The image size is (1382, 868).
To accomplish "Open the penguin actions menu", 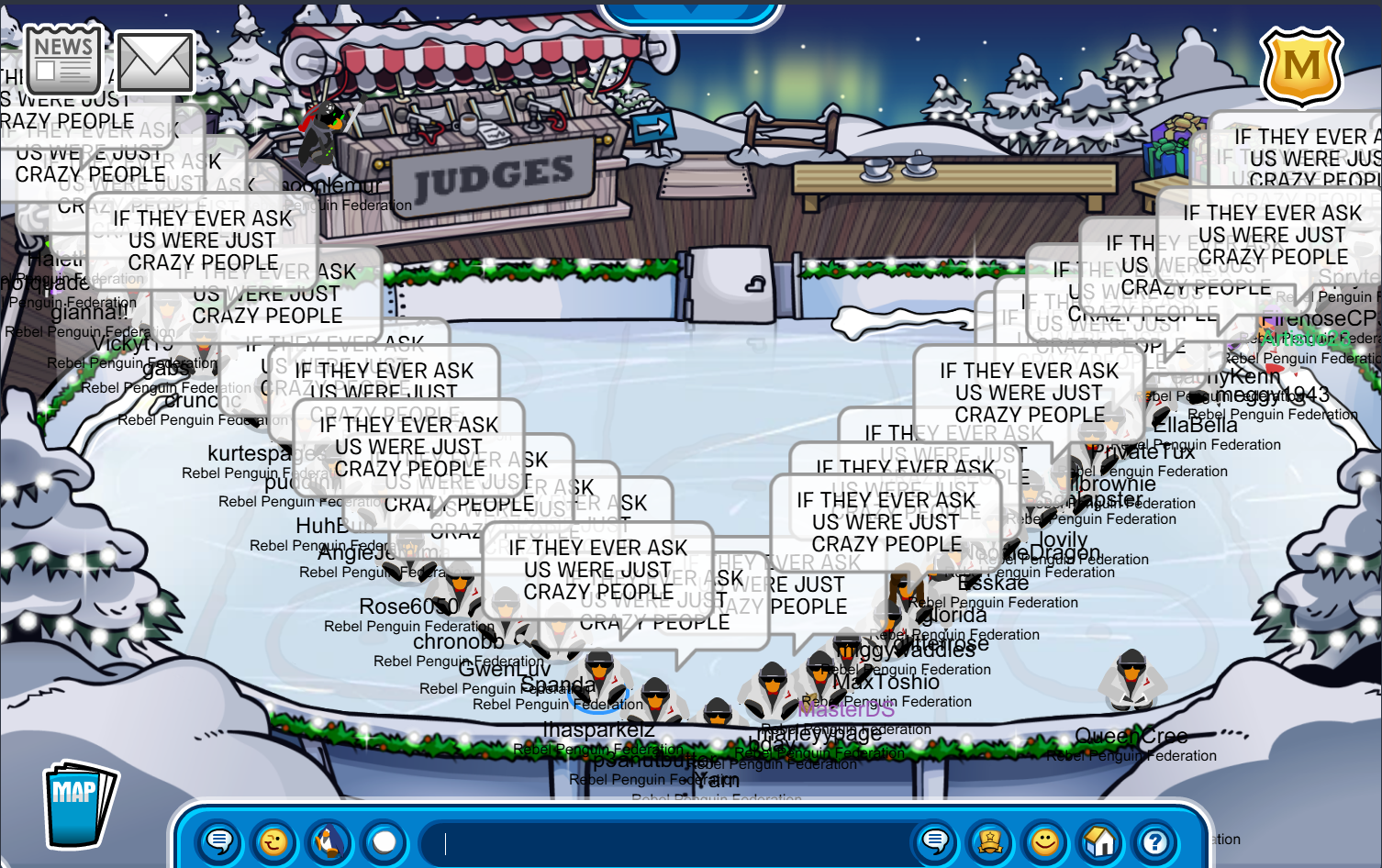I will [329, 841].
